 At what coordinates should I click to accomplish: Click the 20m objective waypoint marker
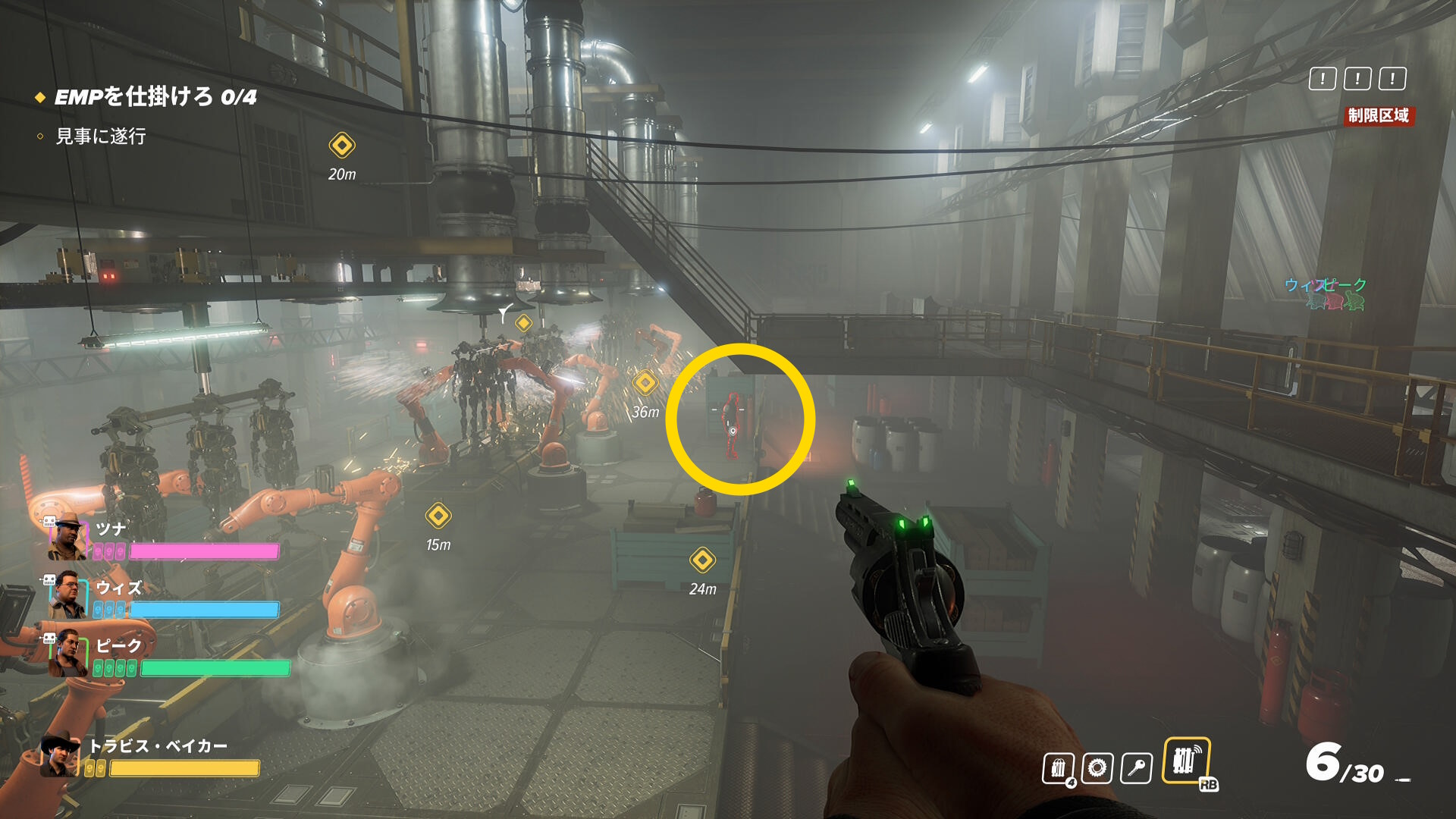pyautogui.click(x=342, y=145)
